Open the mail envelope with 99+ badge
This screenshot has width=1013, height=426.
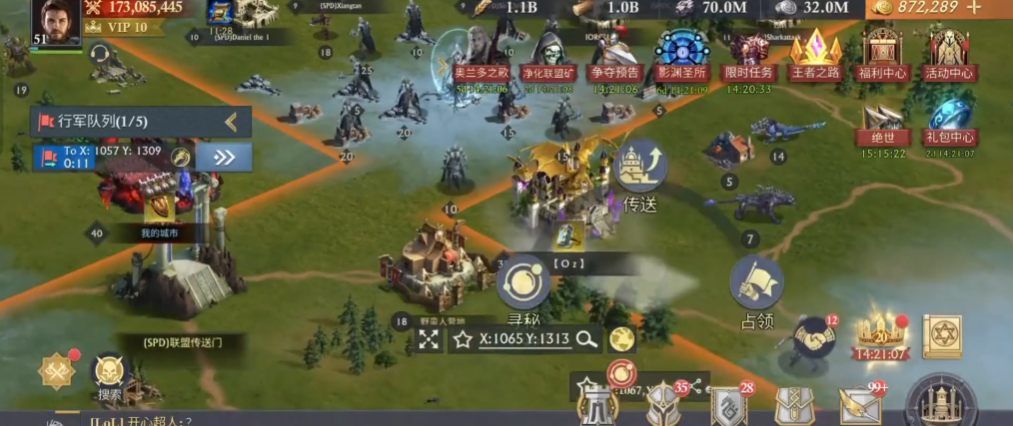pyautogui.click(x=858, y=406)
